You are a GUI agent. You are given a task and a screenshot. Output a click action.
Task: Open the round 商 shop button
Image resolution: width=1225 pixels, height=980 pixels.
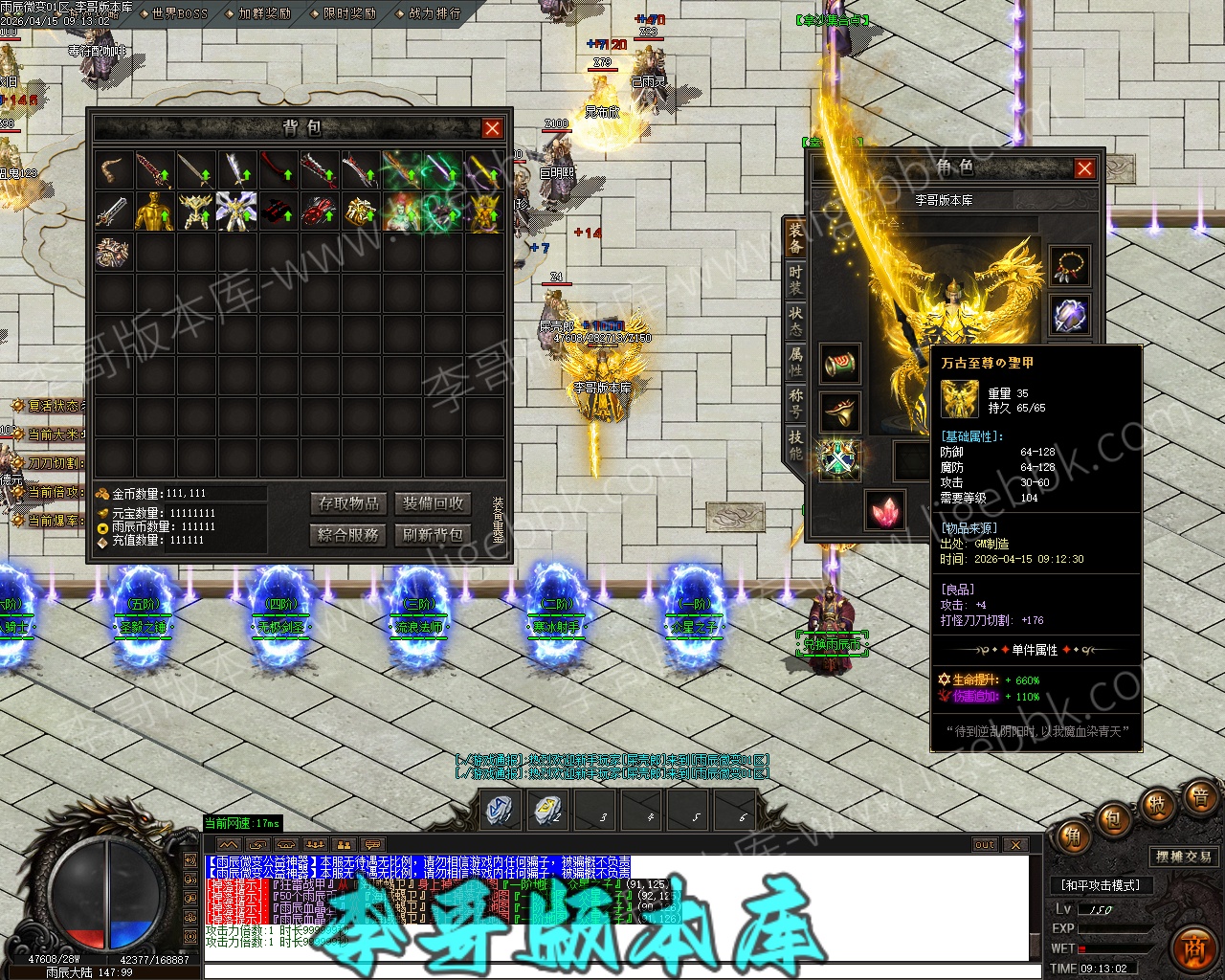1192,946
